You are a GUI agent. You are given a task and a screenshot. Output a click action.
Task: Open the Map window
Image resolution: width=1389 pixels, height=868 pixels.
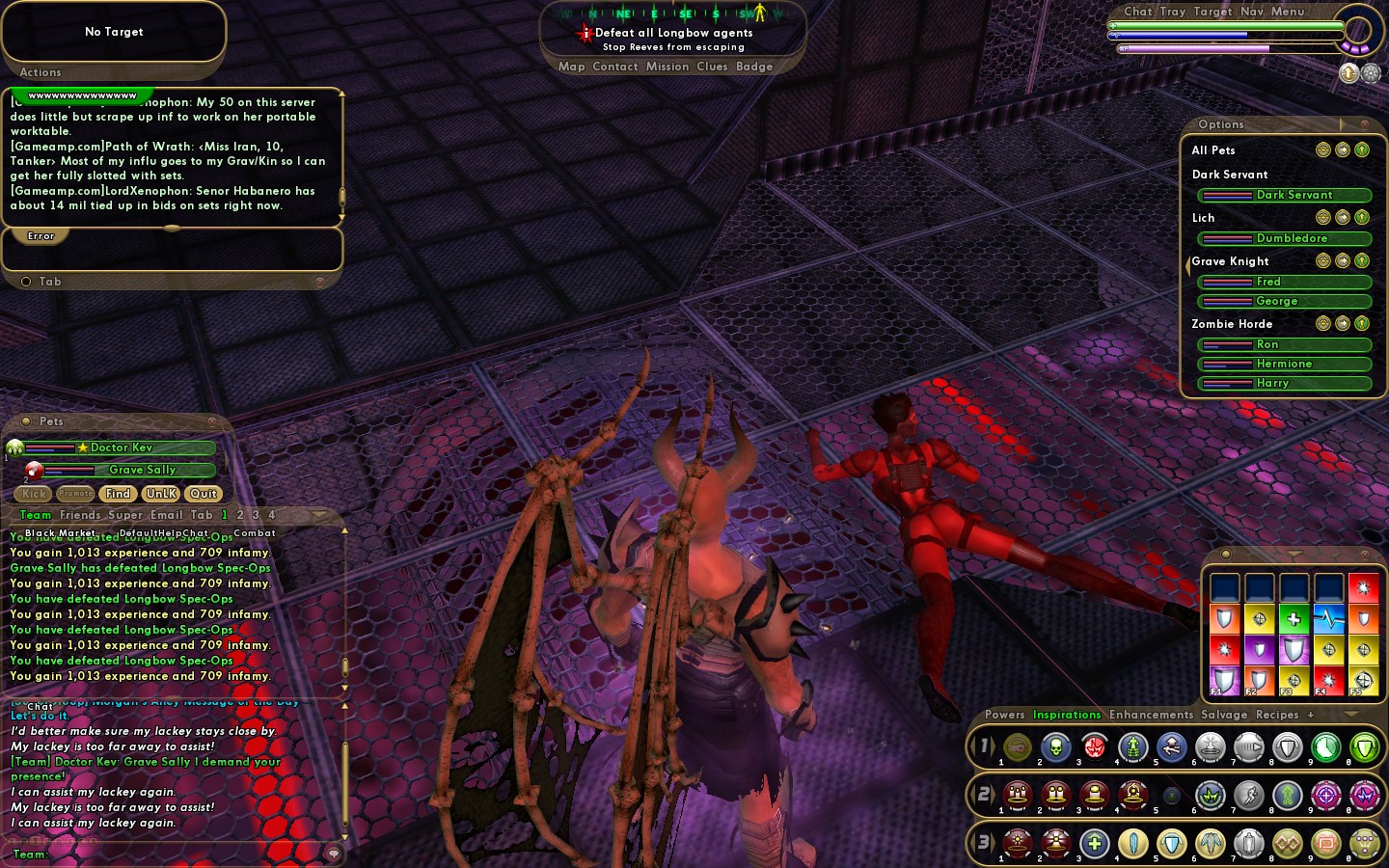point(571,67)
